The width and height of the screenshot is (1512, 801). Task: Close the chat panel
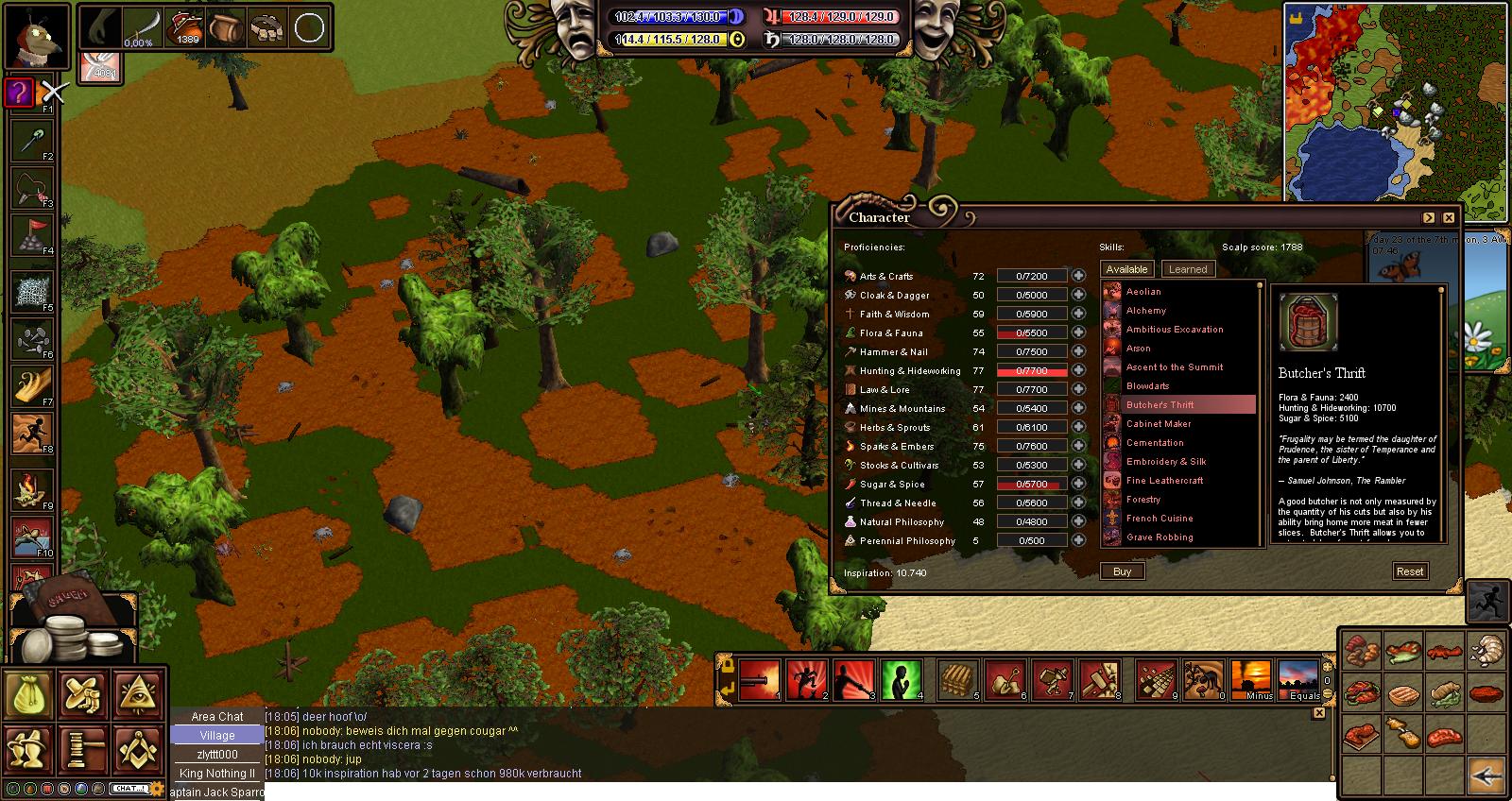(x=1319, y=713)
